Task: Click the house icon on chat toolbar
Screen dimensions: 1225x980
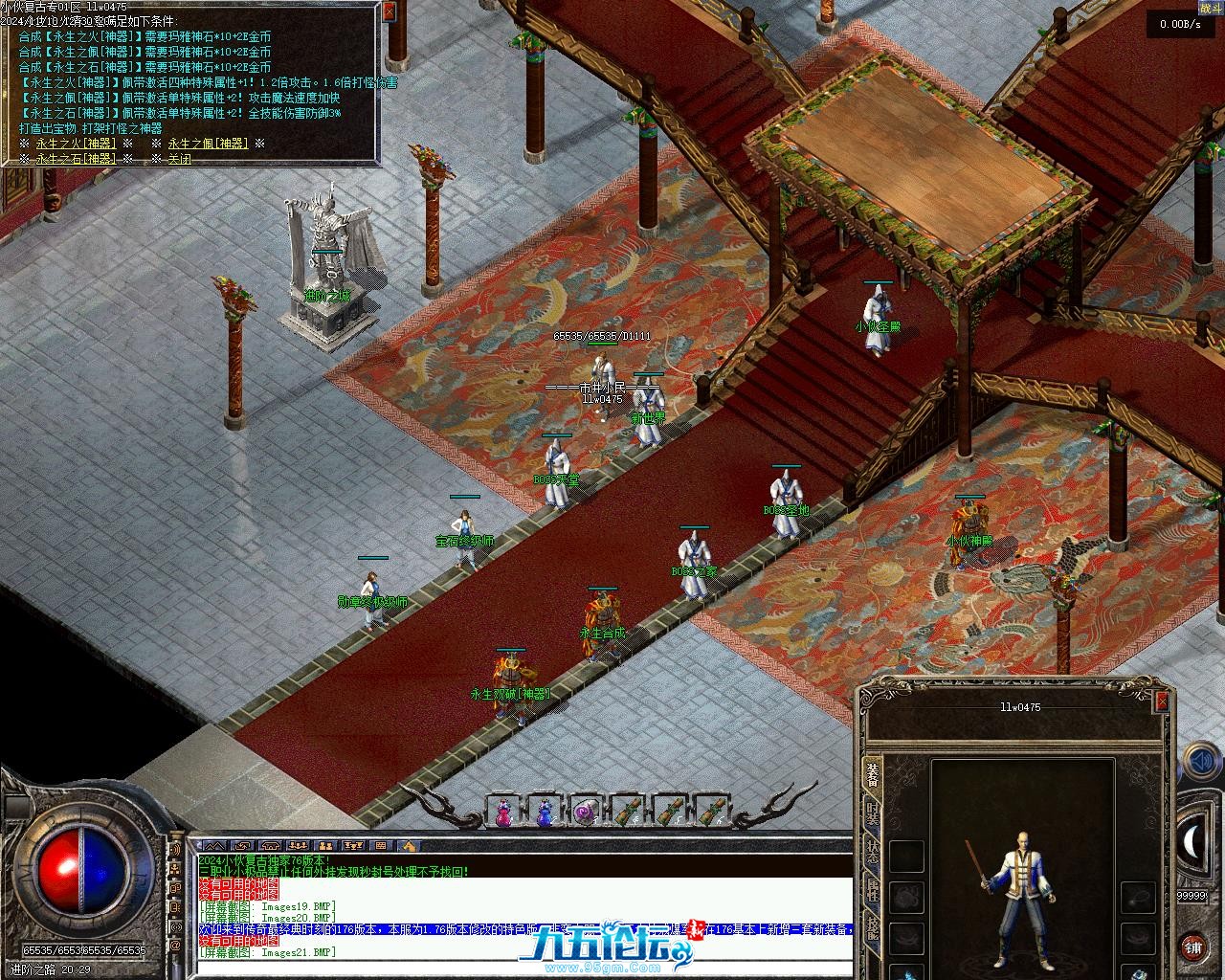Action: pos(408,846)
